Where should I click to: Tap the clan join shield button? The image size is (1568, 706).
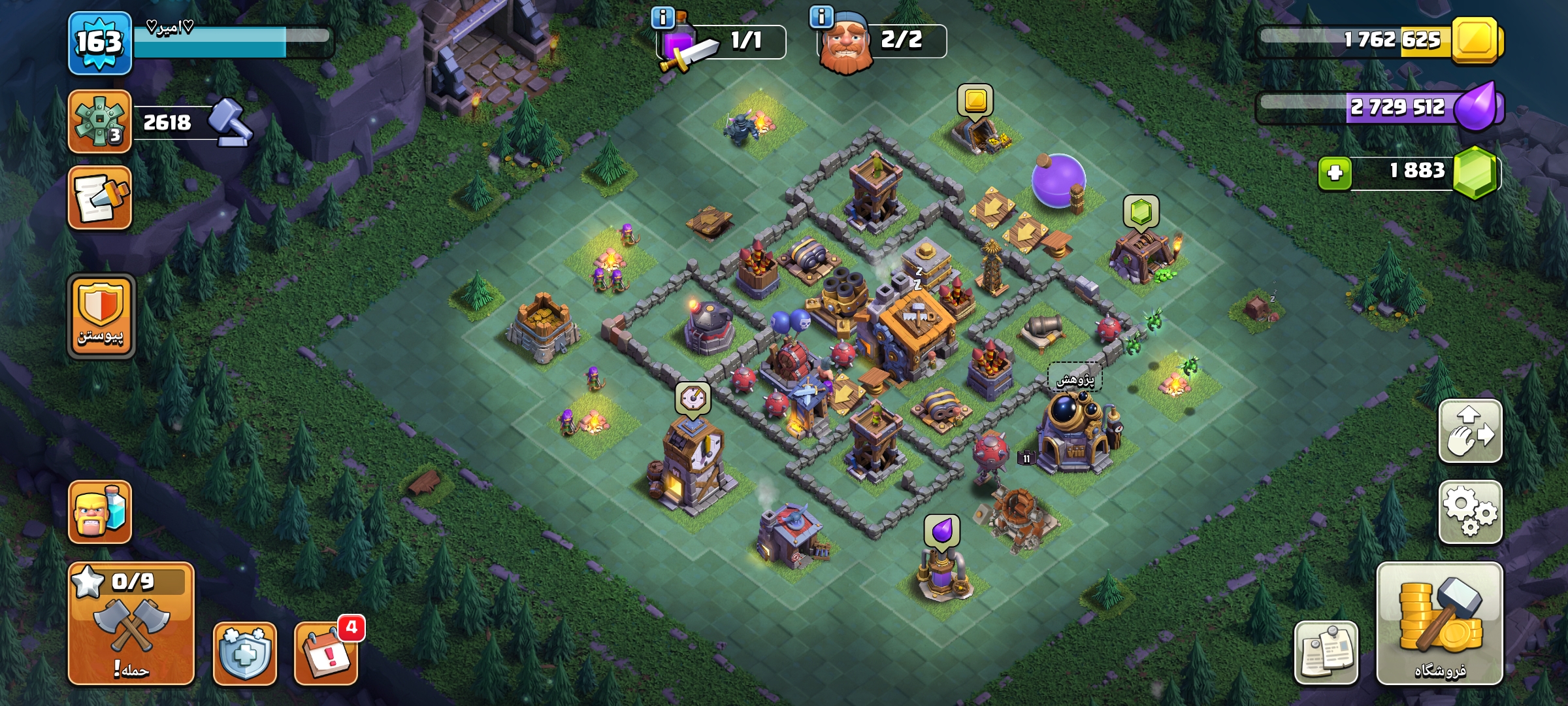point(101,316)
